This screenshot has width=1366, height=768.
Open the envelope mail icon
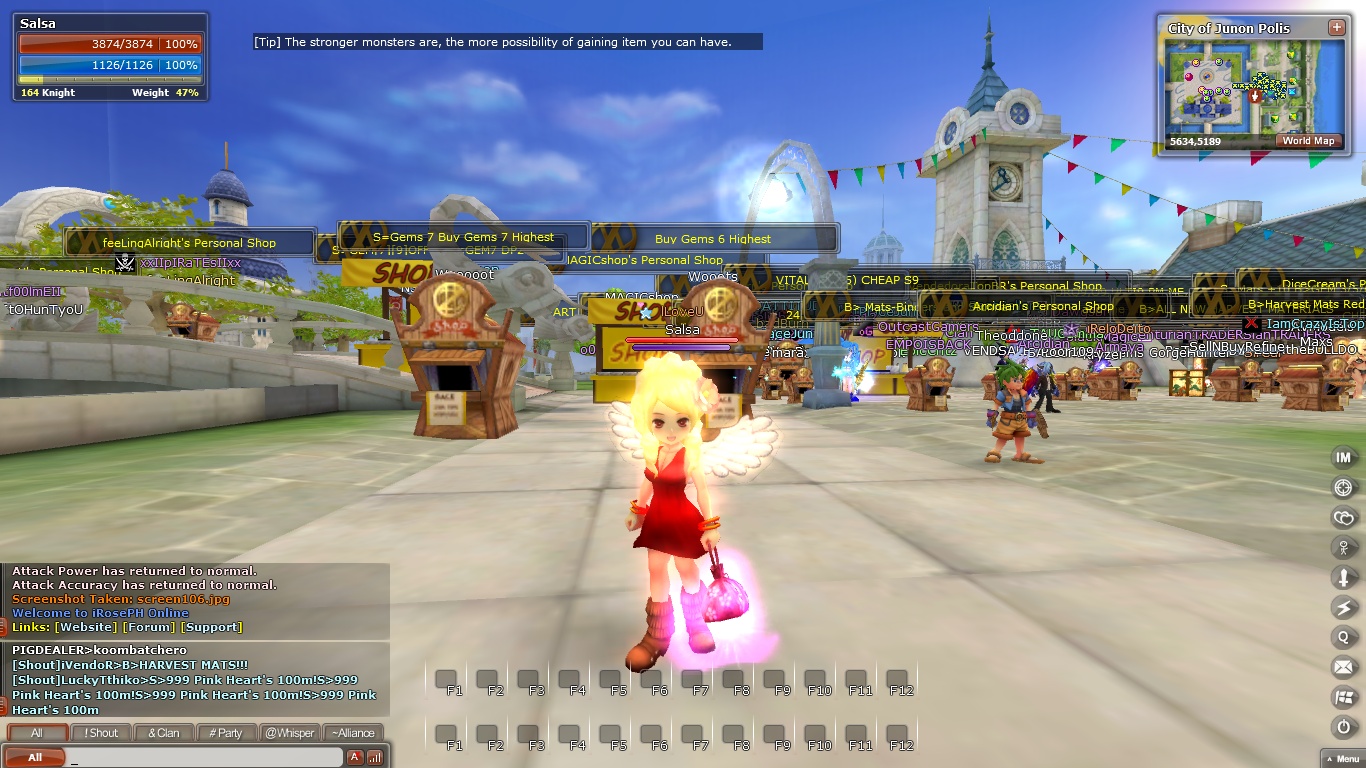point(1343,667)
